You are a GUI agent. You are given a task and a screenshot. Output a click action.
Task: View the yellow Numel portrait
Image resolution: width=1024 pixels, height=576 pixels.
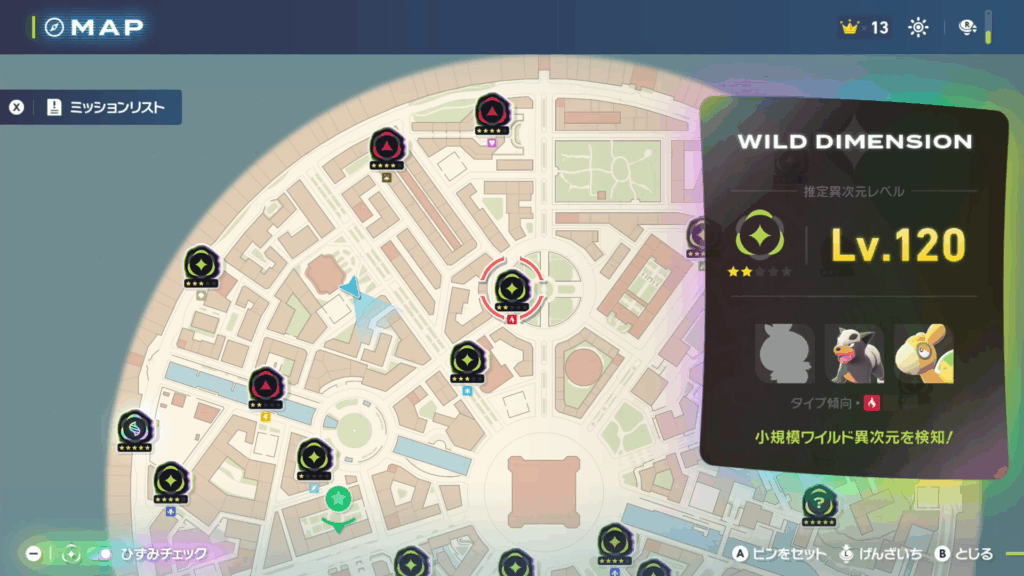click(923, 354)
